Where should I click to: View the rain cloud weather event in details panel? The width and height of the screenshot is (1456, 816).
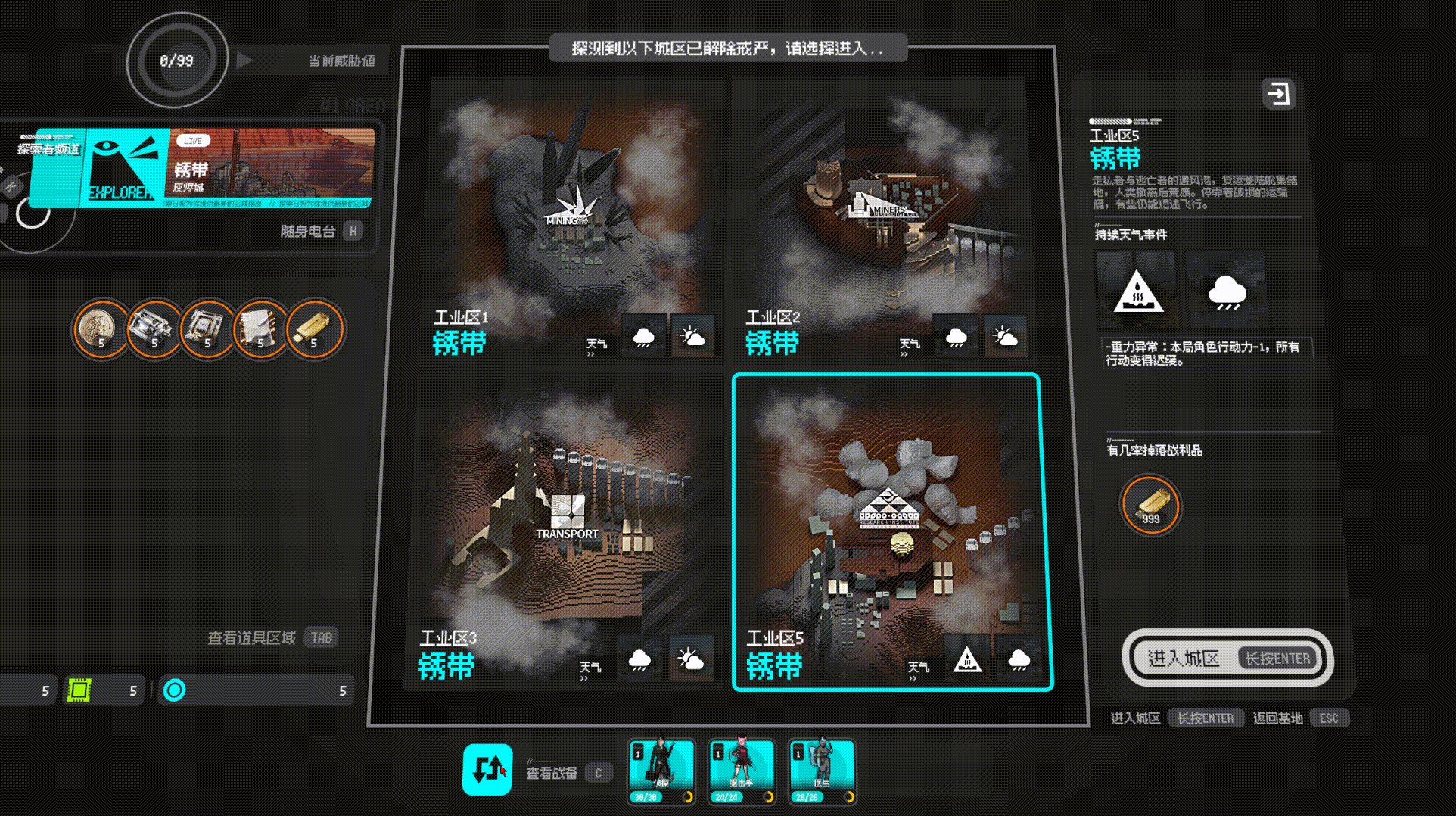tap(1226, 291)
